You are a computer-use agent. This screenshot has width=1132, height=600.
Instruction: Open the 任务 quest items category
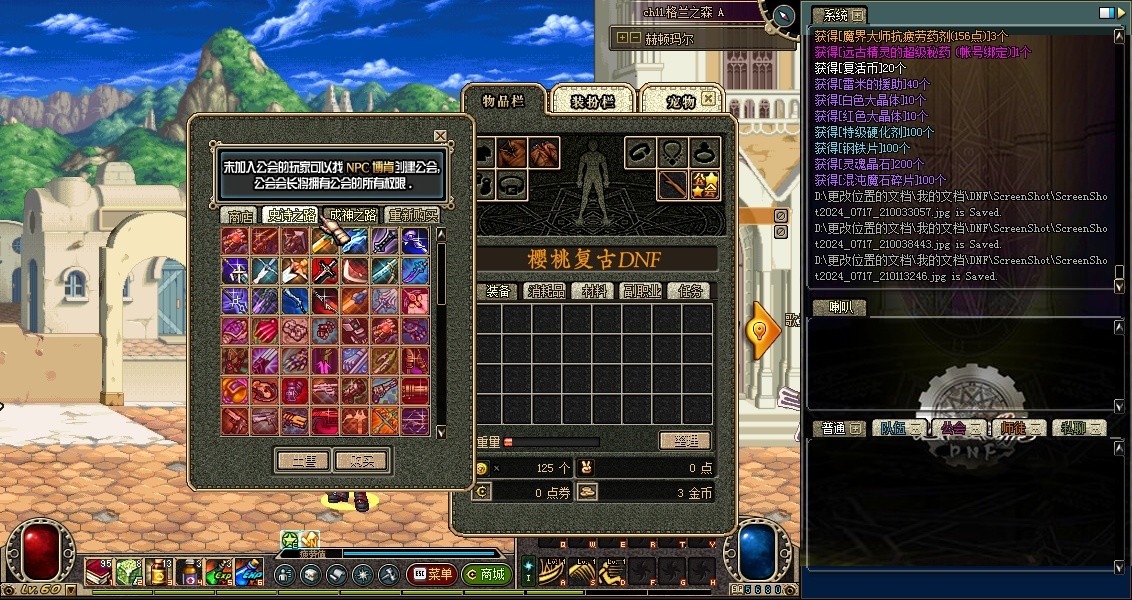(x=692, y=291)
